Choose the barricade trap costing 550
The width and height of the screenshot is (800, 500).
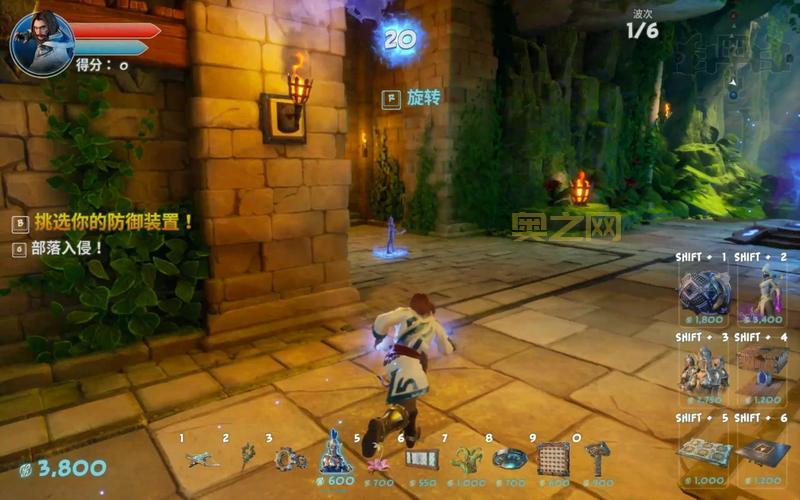click(422, 459)
